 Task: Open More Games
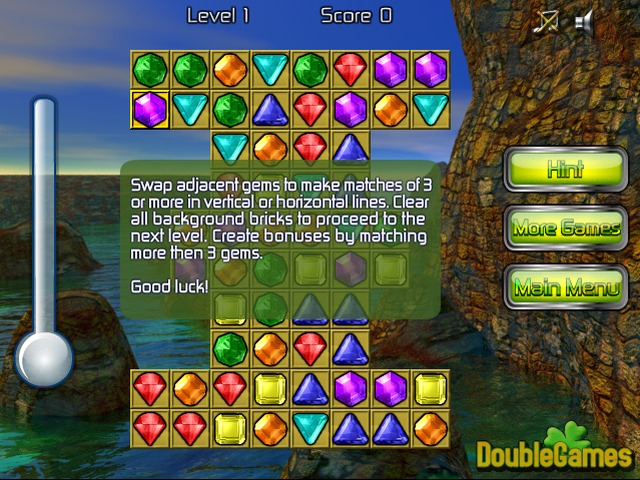click(565, 229)
